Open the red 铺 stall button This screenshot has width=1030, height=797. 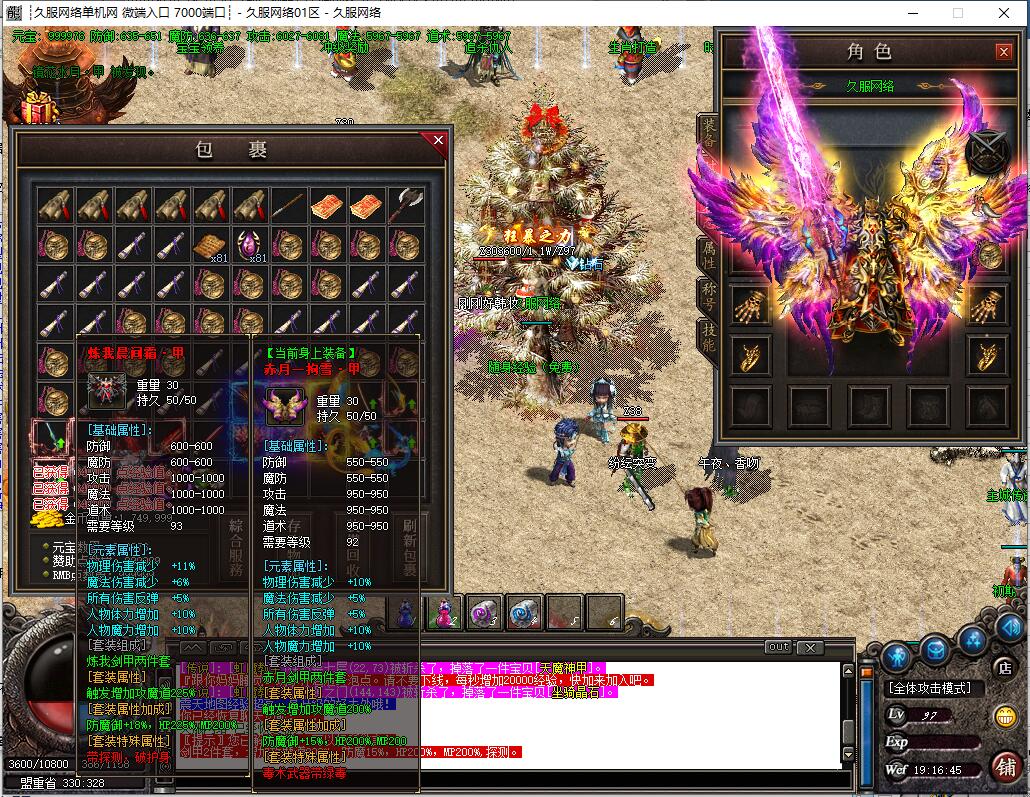(x=1005, y=766)
